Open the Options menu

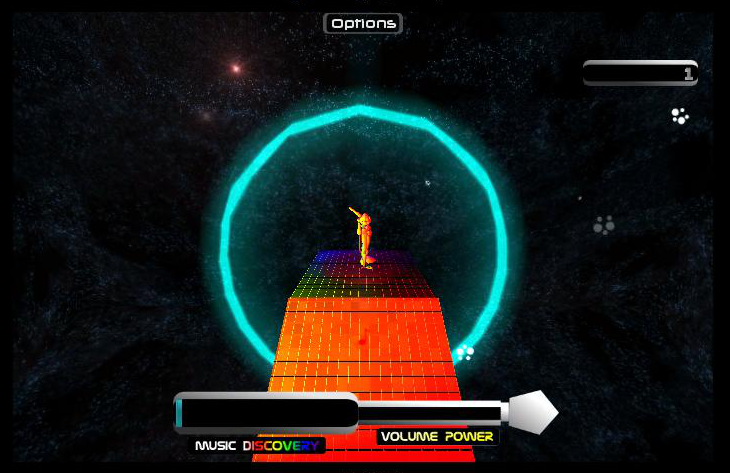(x=363, y=23)
